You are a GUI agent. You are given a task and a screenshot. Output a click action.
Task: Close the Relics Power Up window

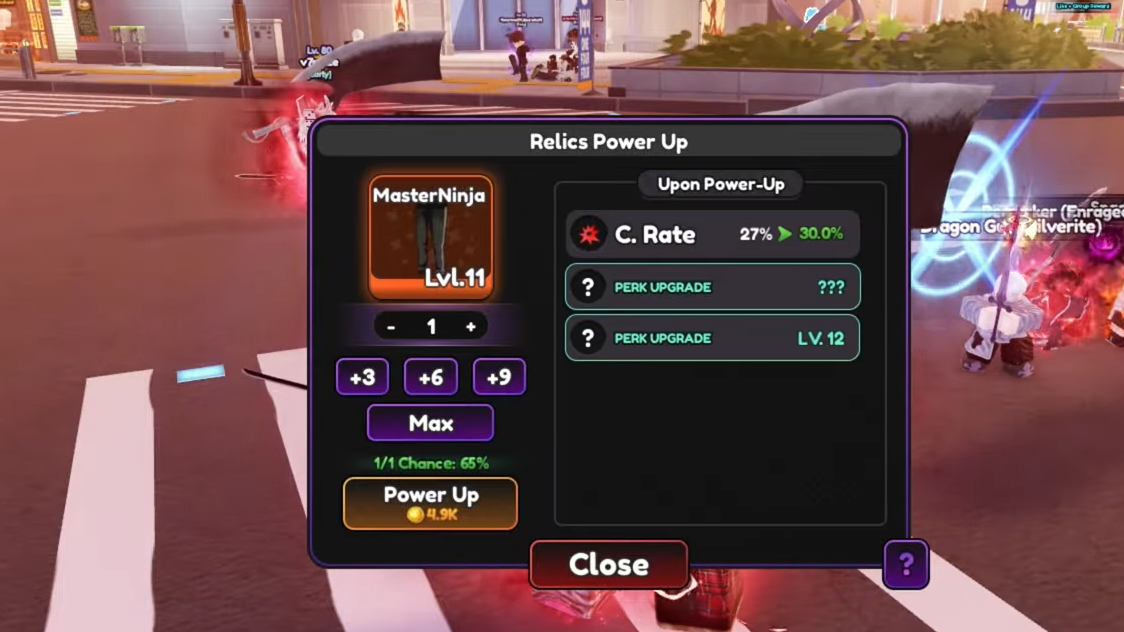tap(608, 565)
